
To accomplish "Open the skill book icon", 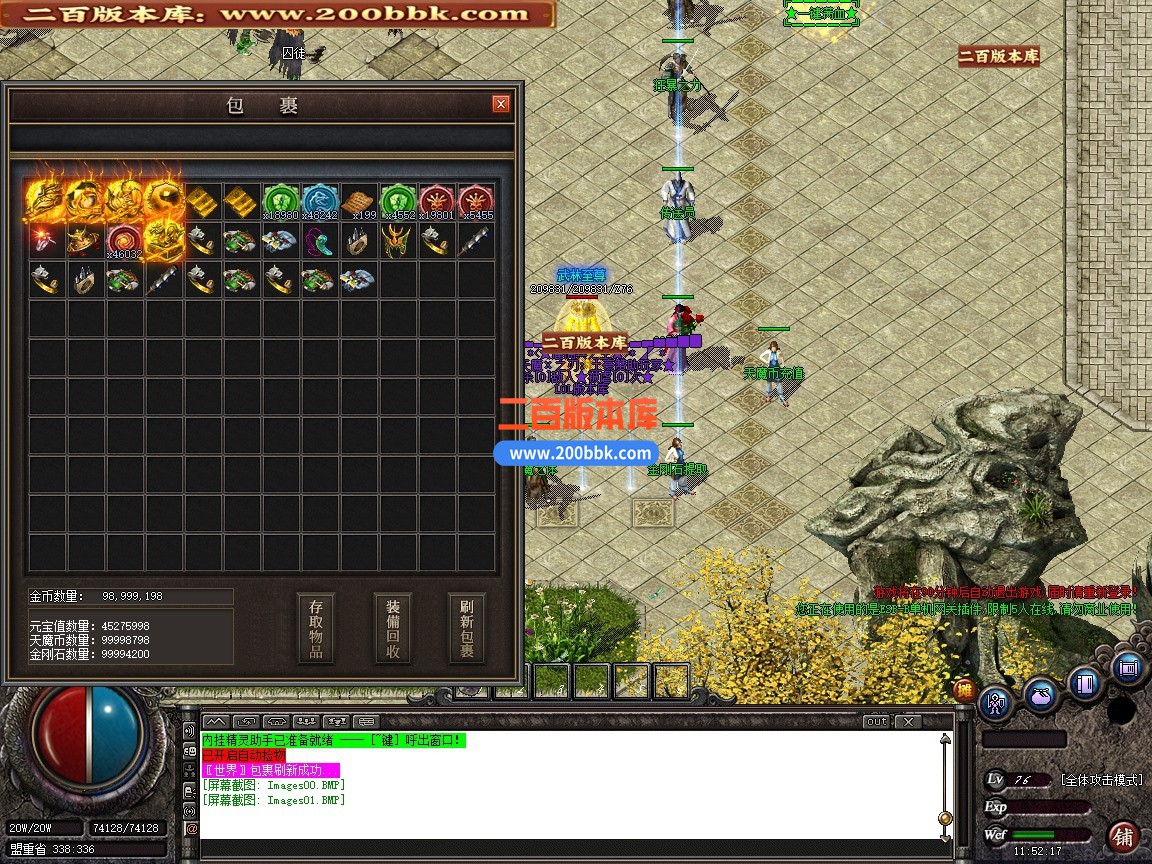I will (x=1084, y=683).
